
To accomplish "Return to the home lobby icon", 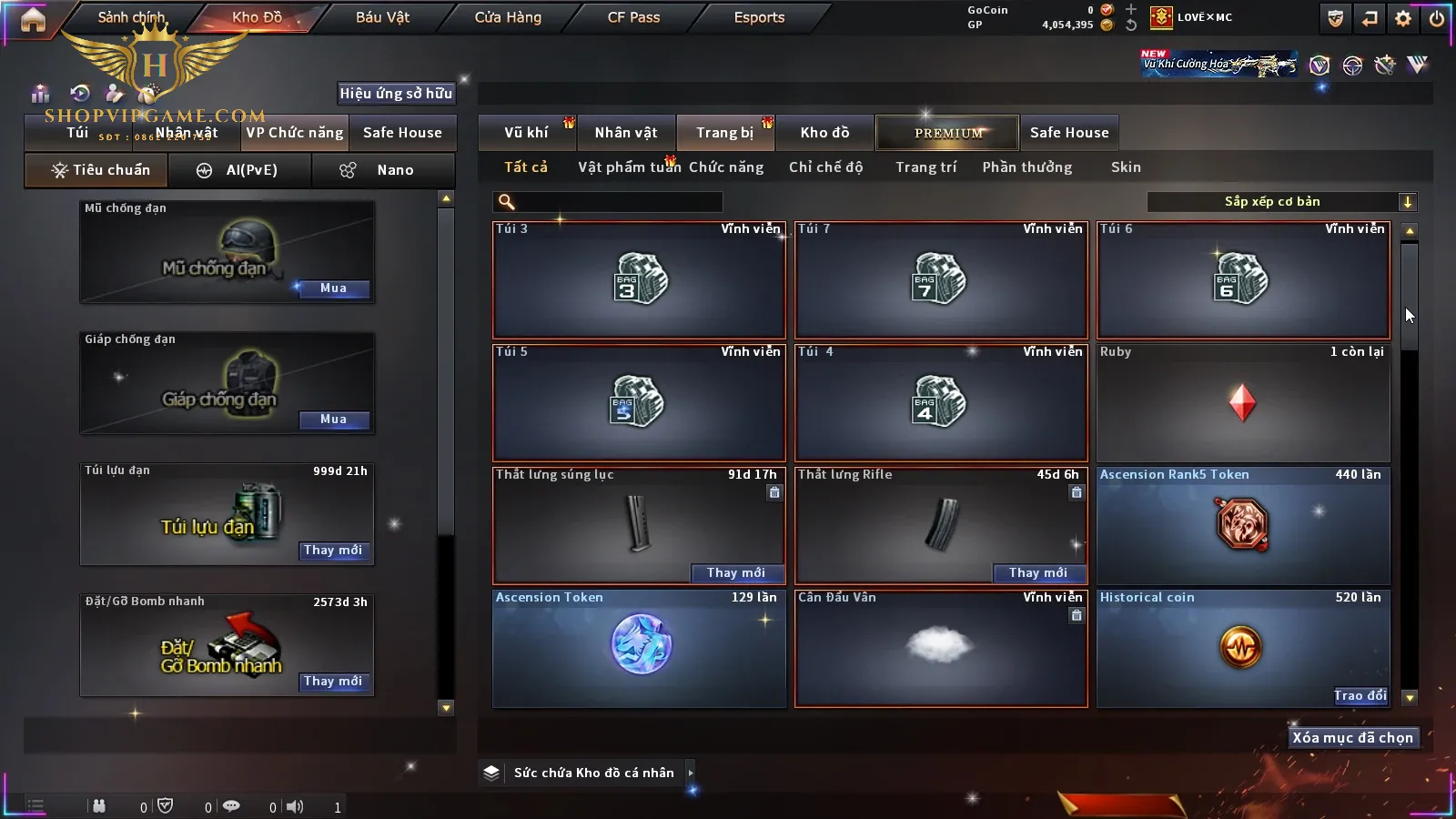I will 33,19.
